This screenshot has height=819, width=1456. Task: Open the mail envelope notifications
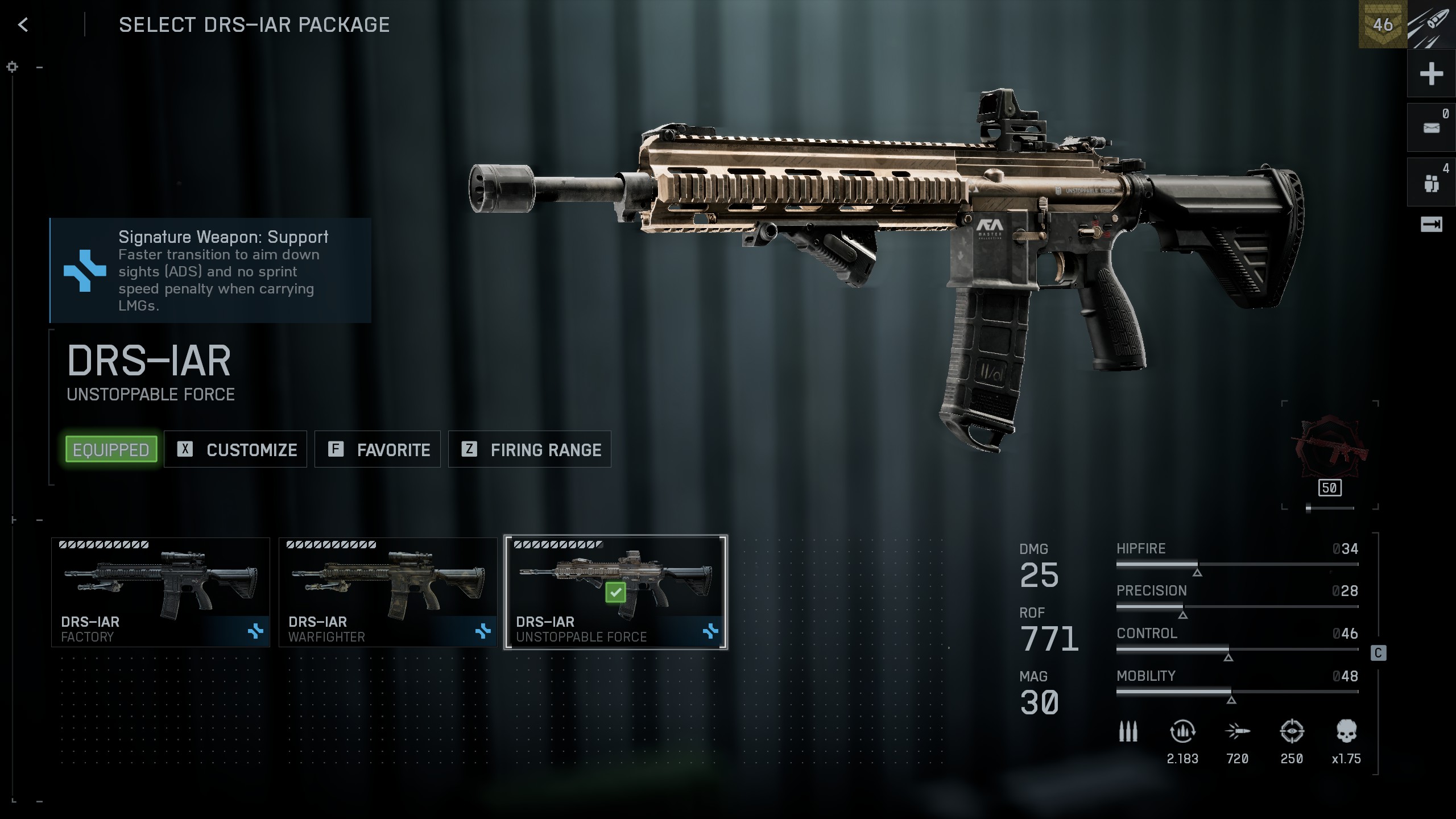pyautogui.click(x=1431, y=127)
